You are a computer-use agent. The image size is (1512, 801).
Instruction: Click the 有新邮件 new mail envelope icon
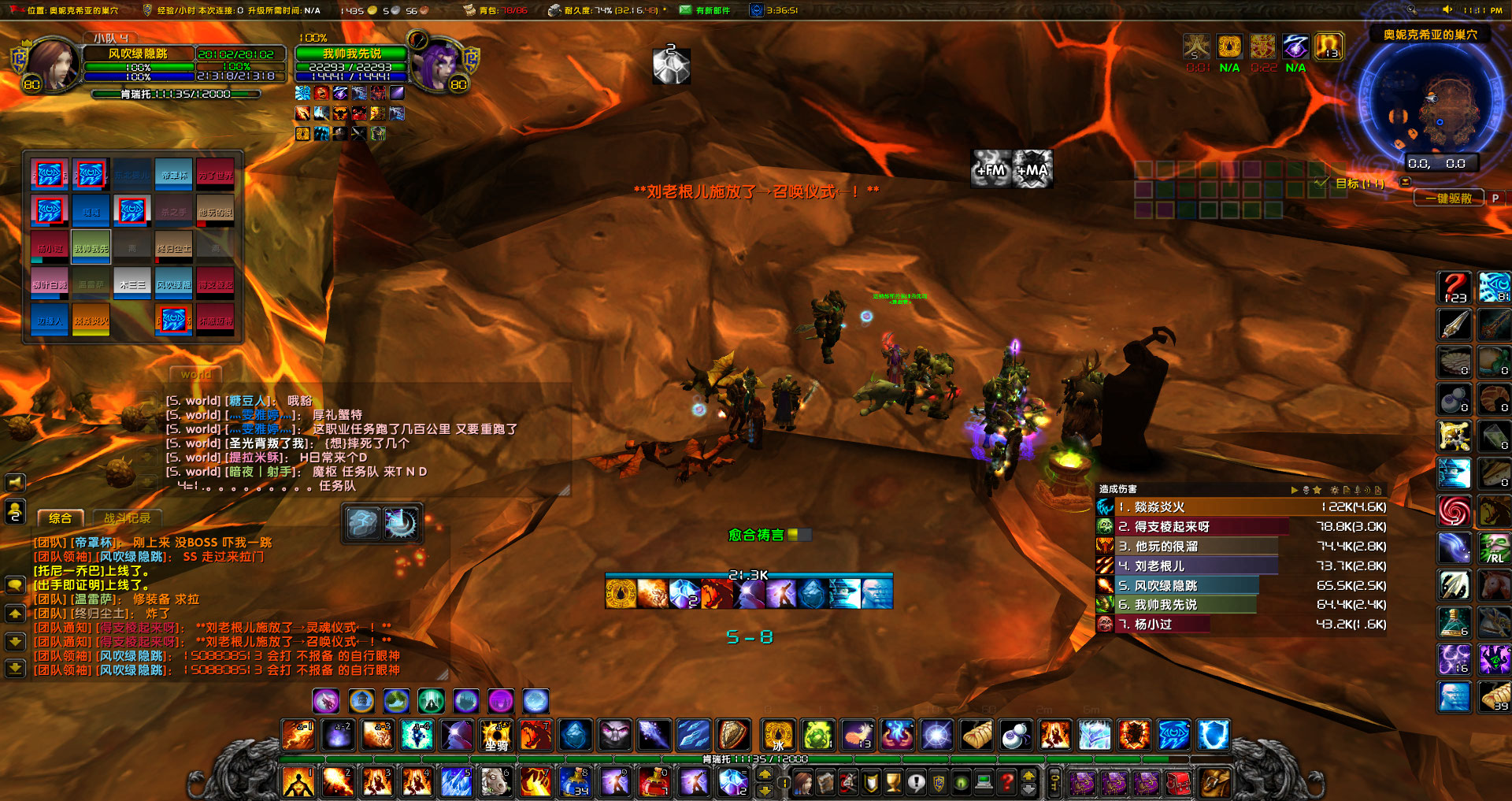684,11
